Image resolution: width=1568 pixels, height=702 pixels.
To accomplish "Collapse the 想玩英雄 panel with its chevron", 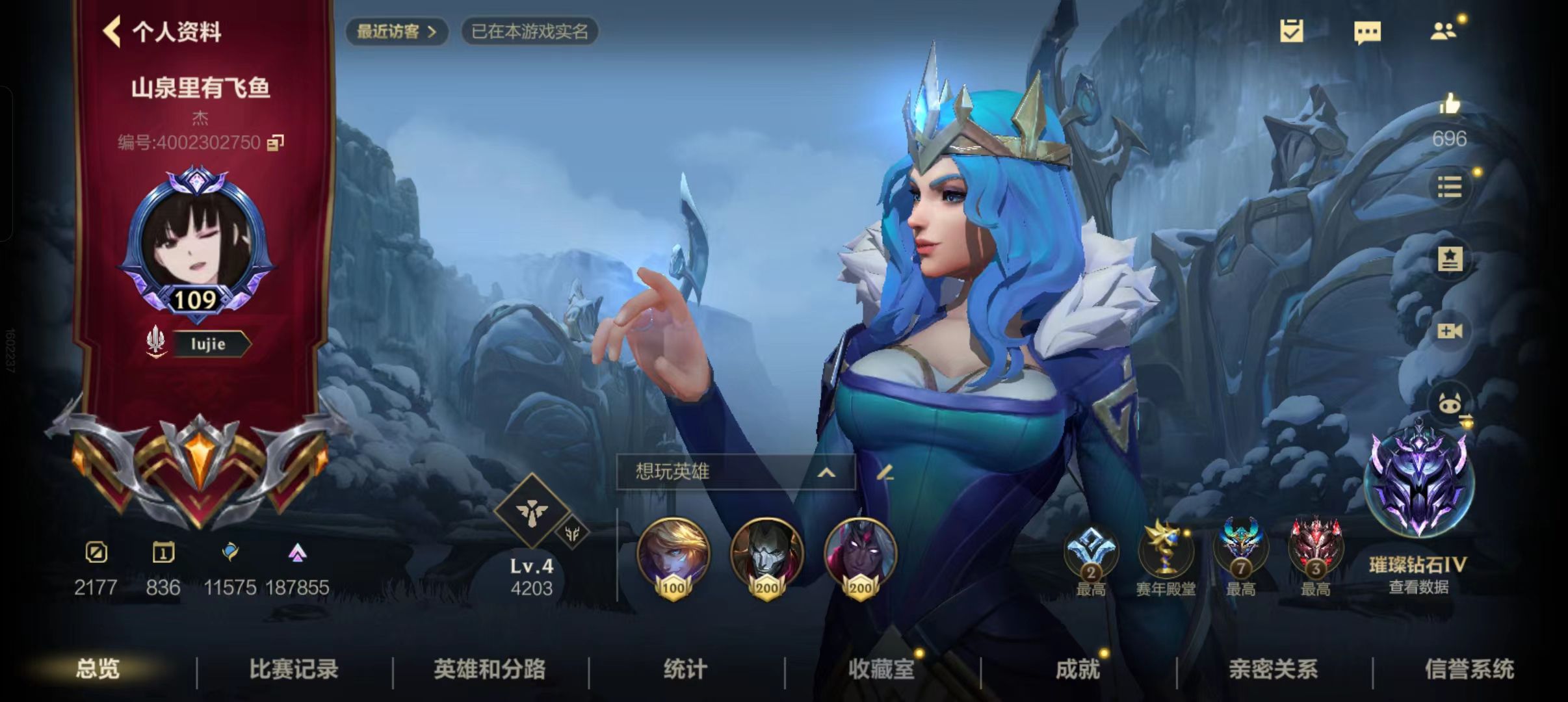I will (x=828, y=474).
